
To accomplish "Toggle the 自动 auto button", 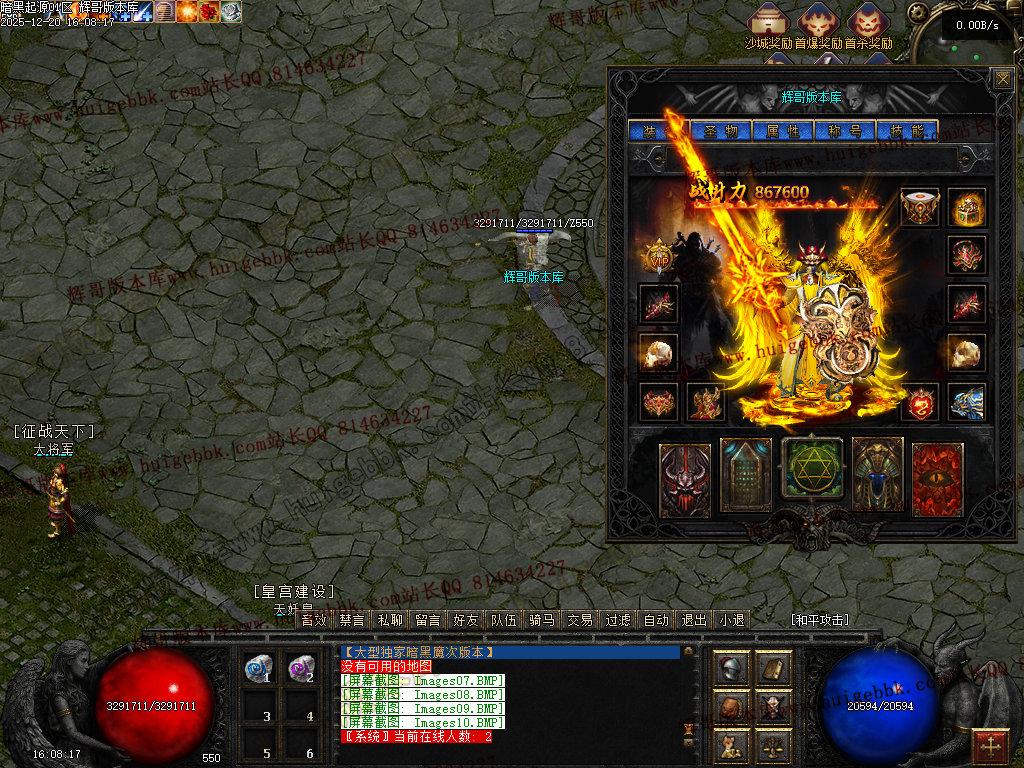I will pyautogui.click(x=655, y=620).
